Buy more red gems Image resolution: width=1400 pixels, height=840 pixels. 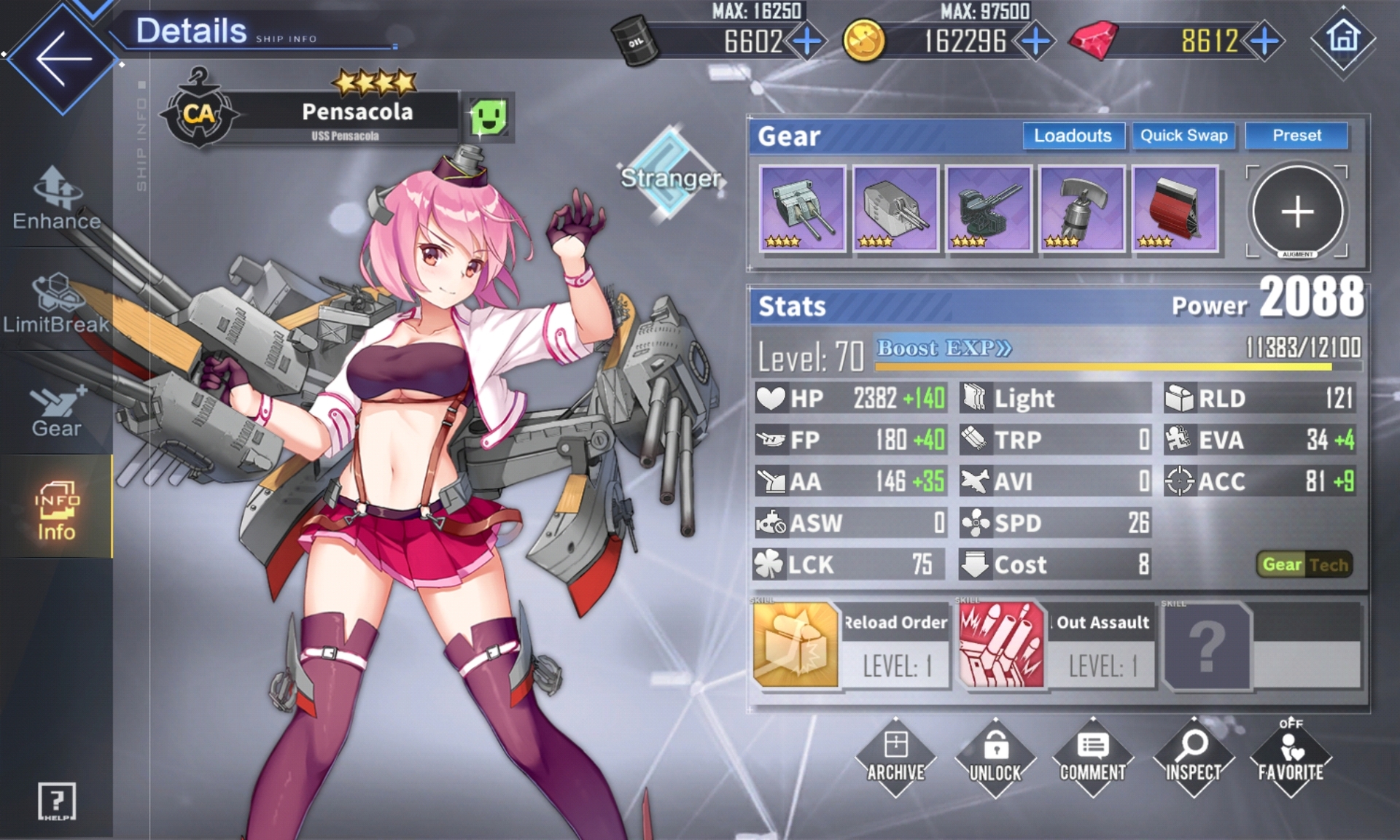[1265, 42]
